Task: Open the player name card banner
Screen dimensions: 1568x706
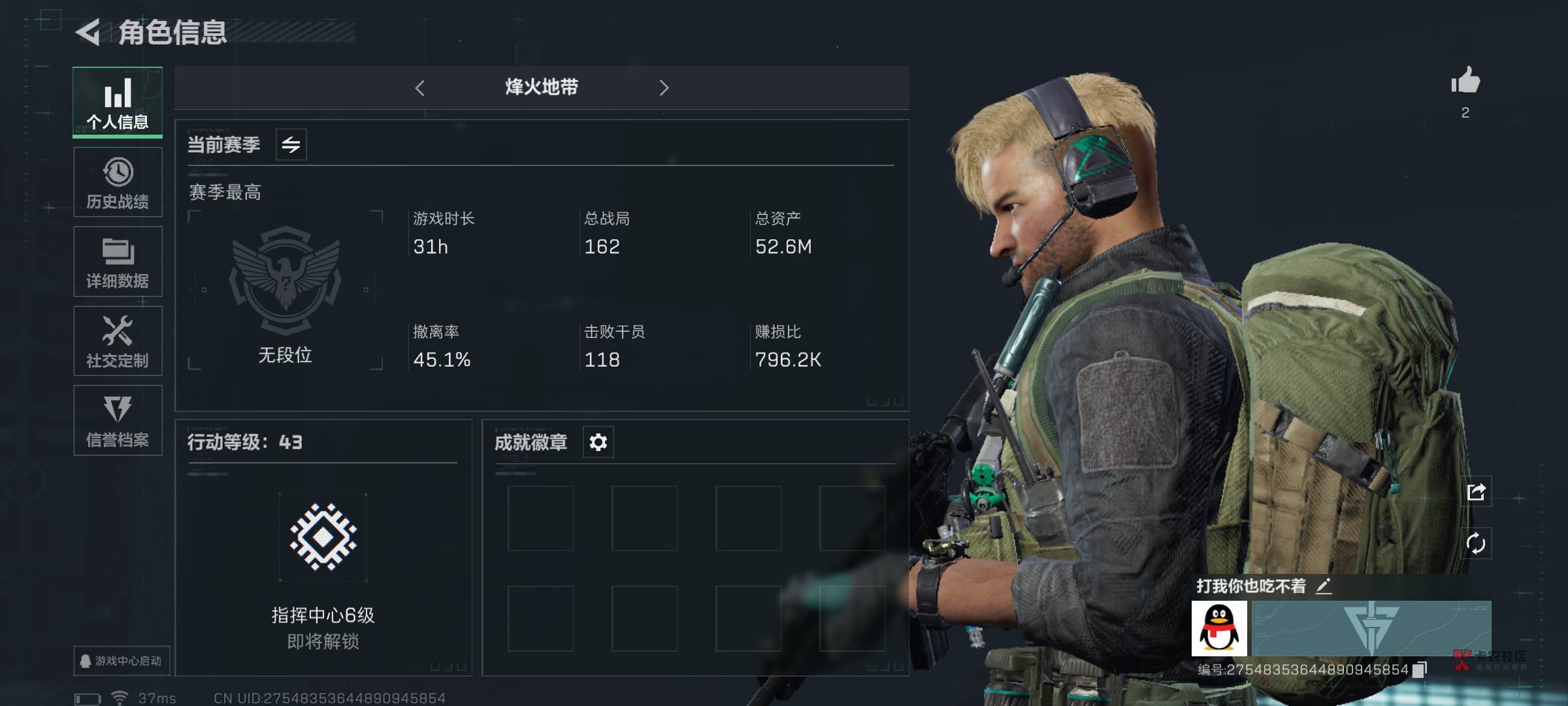Action: coord(1371,628)
